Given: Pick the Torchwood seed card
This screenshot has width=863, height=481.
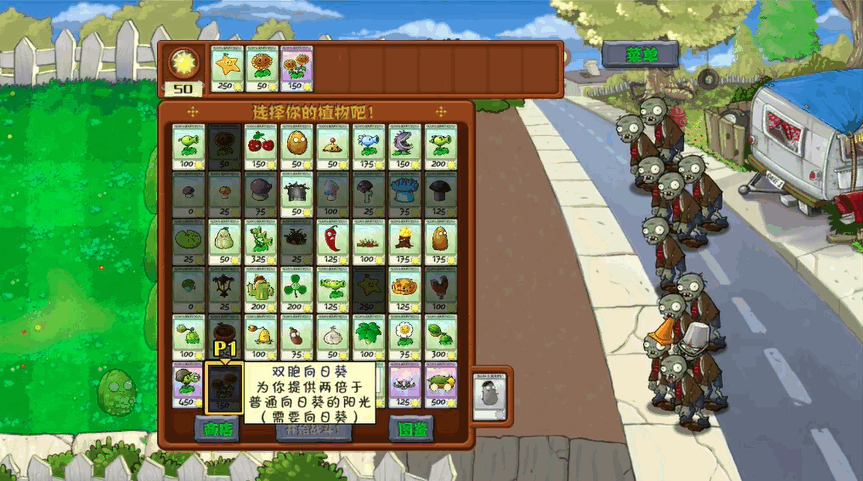Looking at the screenshot, I should (x=404, y=242).
